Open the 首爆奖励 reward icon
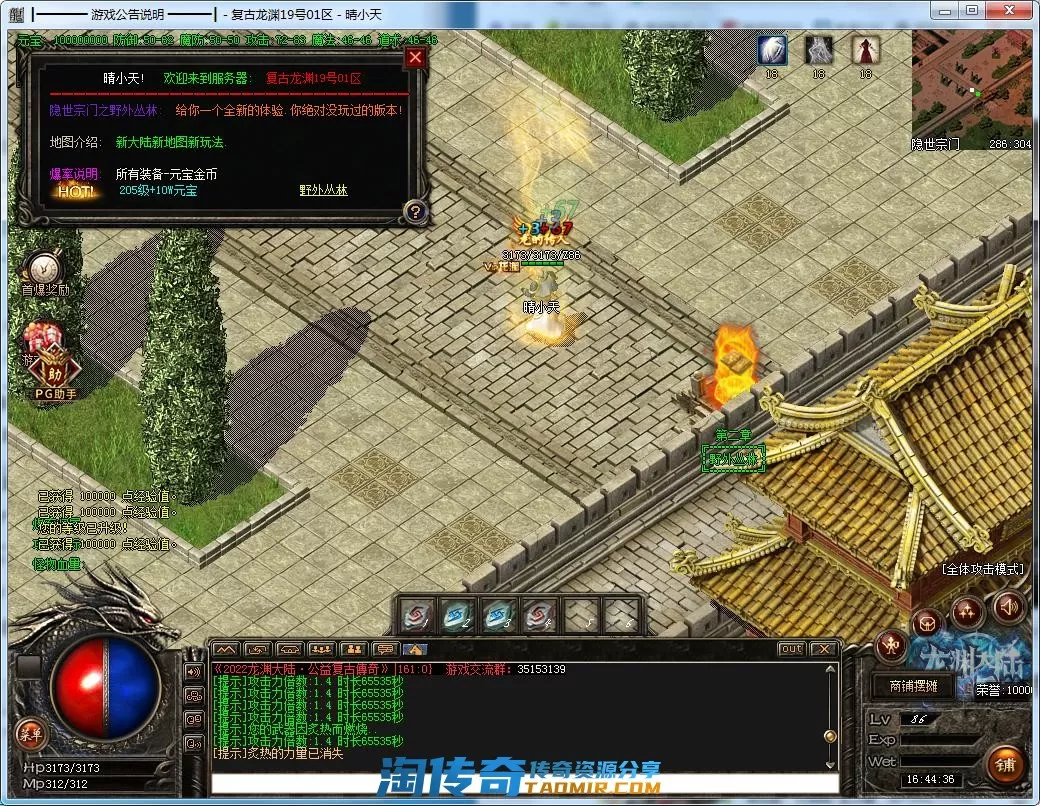The width and height of the screenshot is (1040, 806). pos(45,270)
